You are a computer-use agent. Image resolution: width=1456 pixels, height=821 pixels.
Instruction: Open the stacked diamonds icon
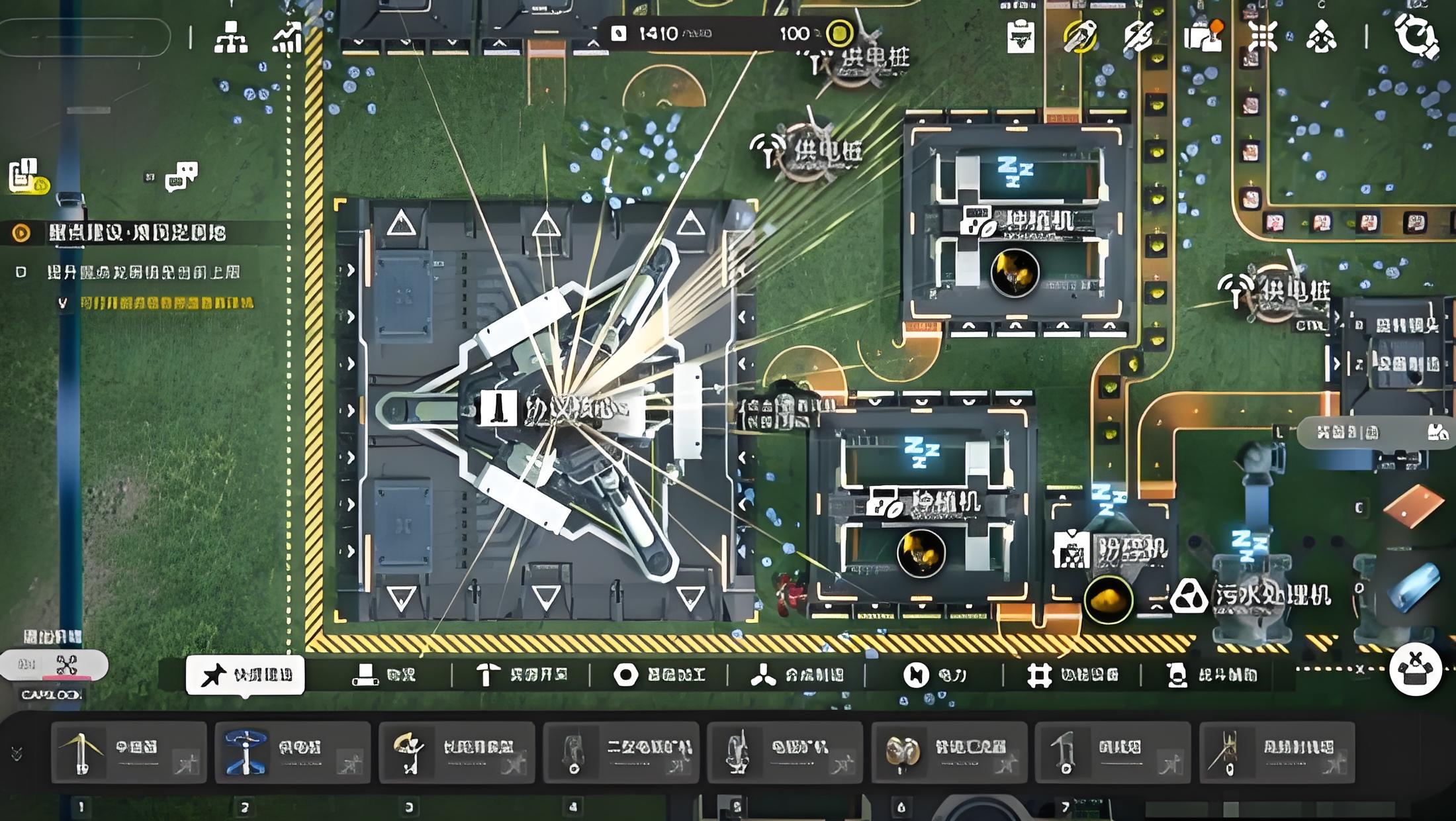[1321, 36]
